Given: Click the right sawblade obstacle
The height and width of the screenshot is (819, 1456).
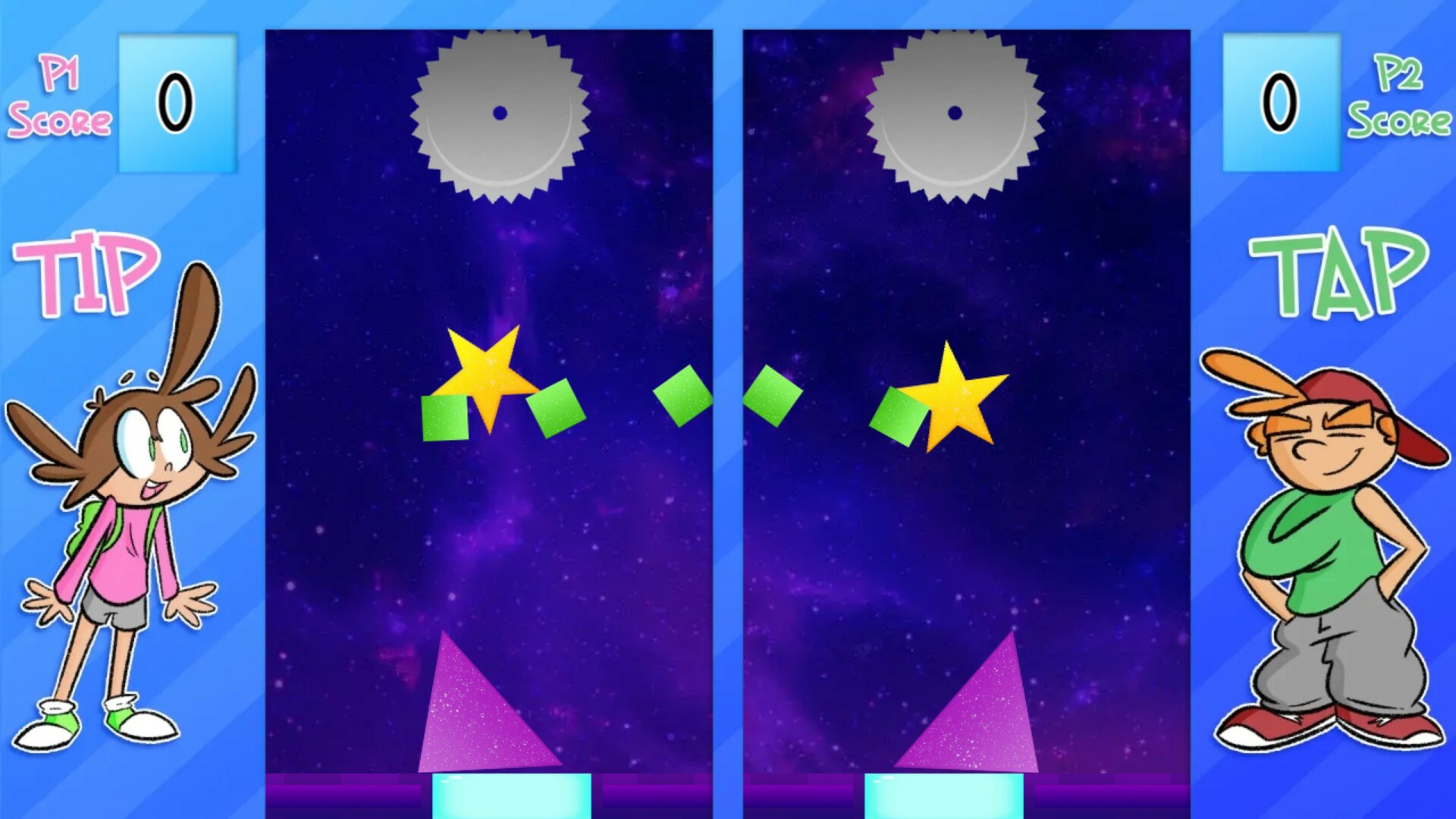Looking at the screenshot, I should click(954, 114).
